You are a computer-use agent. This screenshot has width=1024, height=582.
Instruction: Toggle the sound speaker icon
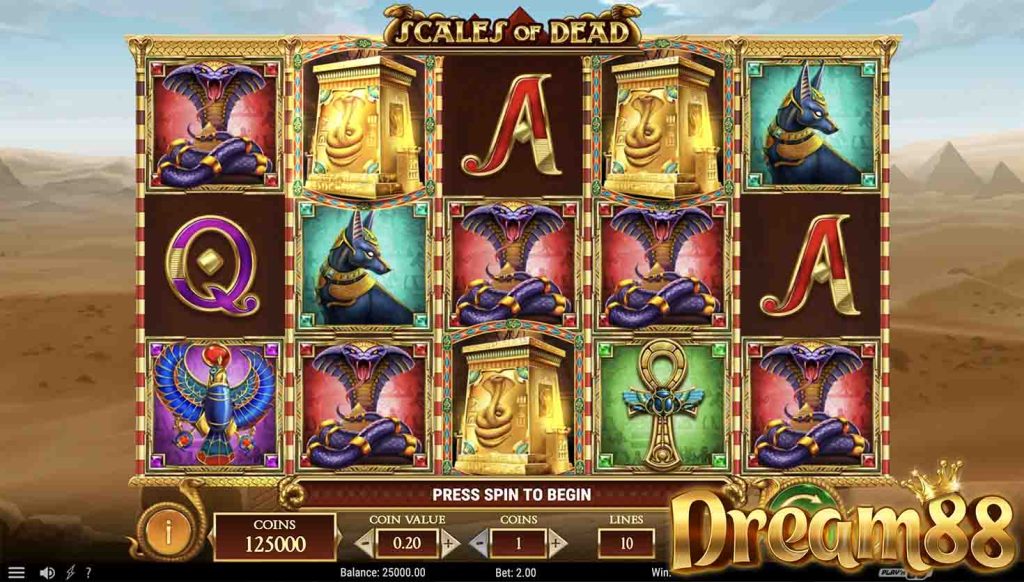46,573
